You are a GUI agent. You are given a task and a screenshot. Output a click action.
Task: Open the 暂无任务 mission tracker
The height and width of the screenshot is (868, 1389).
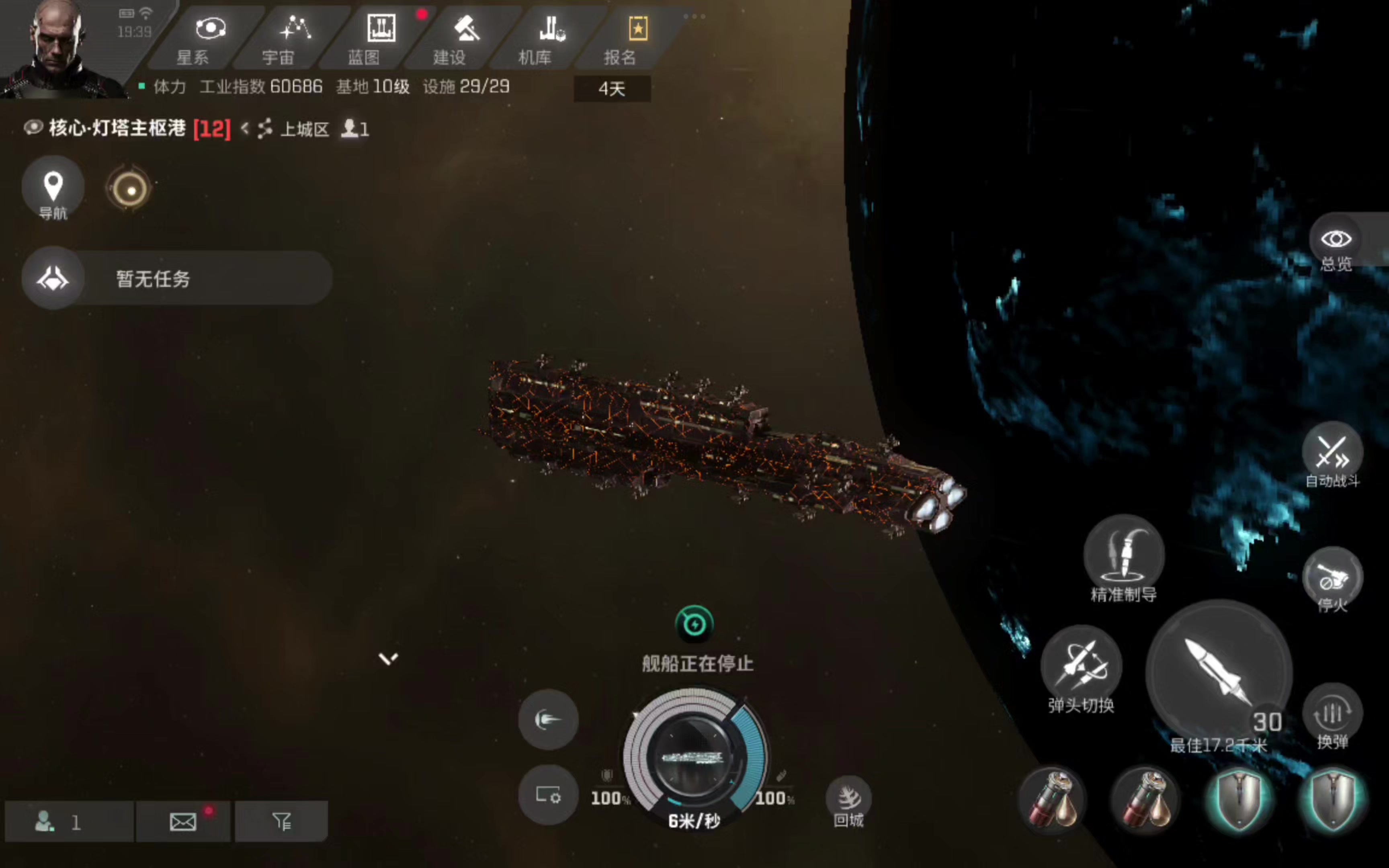(177, 278)
